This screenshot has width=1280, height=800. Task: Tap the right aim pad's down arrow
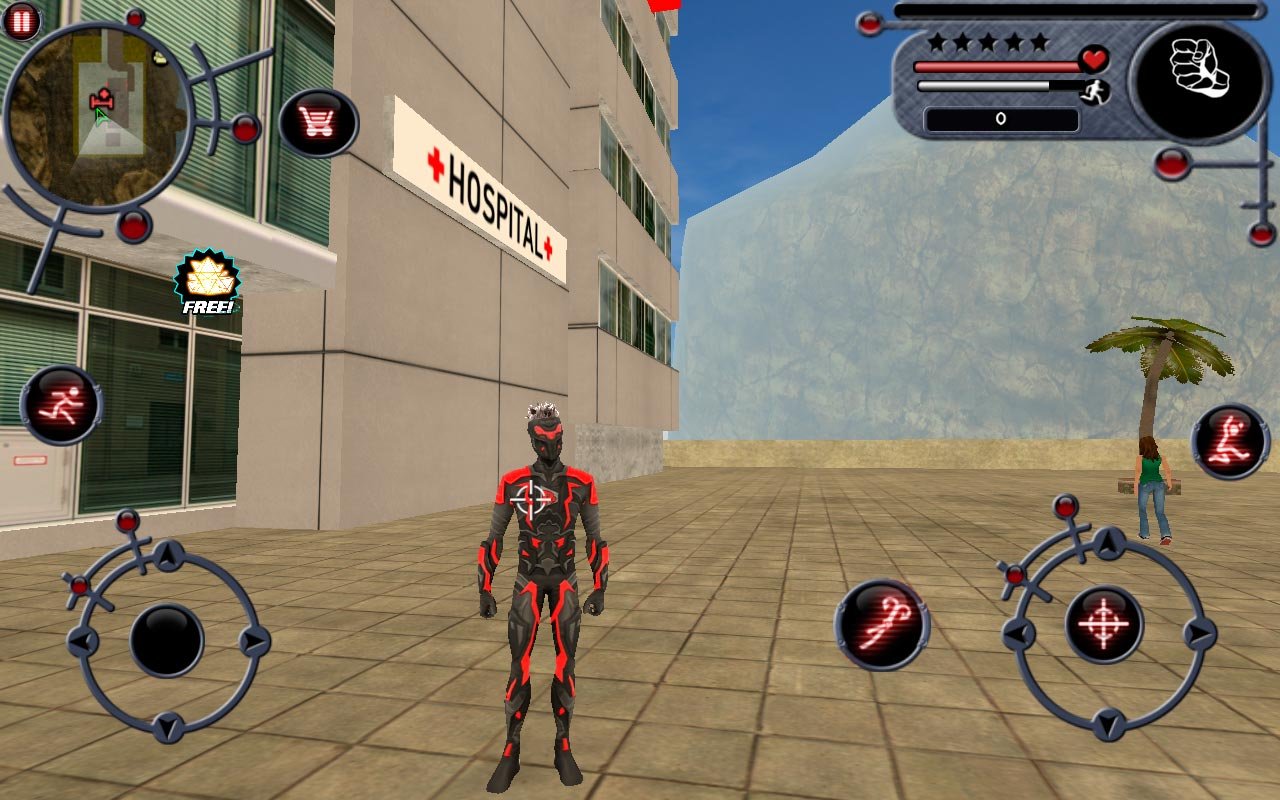pos(1107,723)
